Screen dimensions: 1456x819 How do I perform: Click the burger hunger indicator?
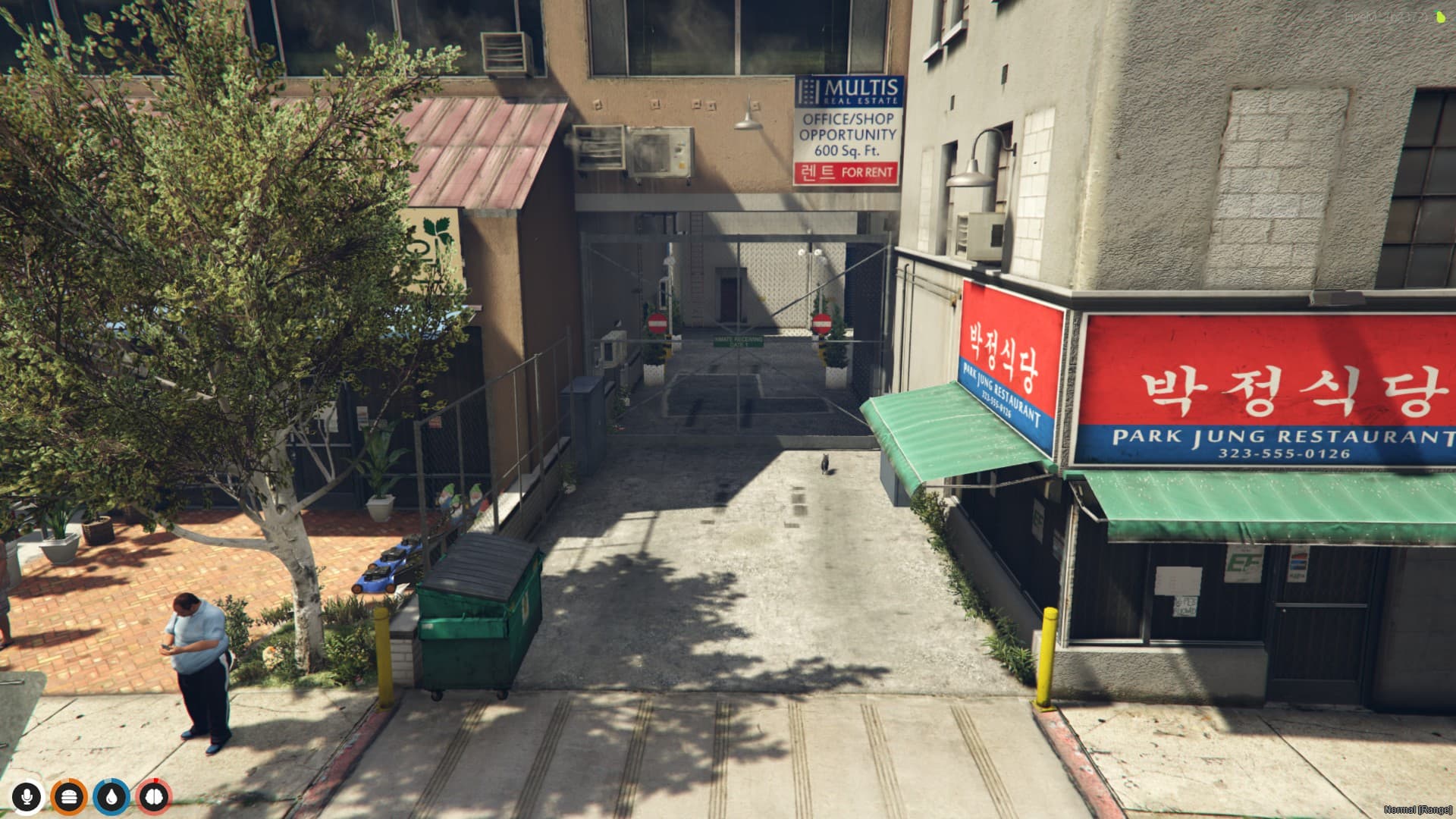coord(68,797)
